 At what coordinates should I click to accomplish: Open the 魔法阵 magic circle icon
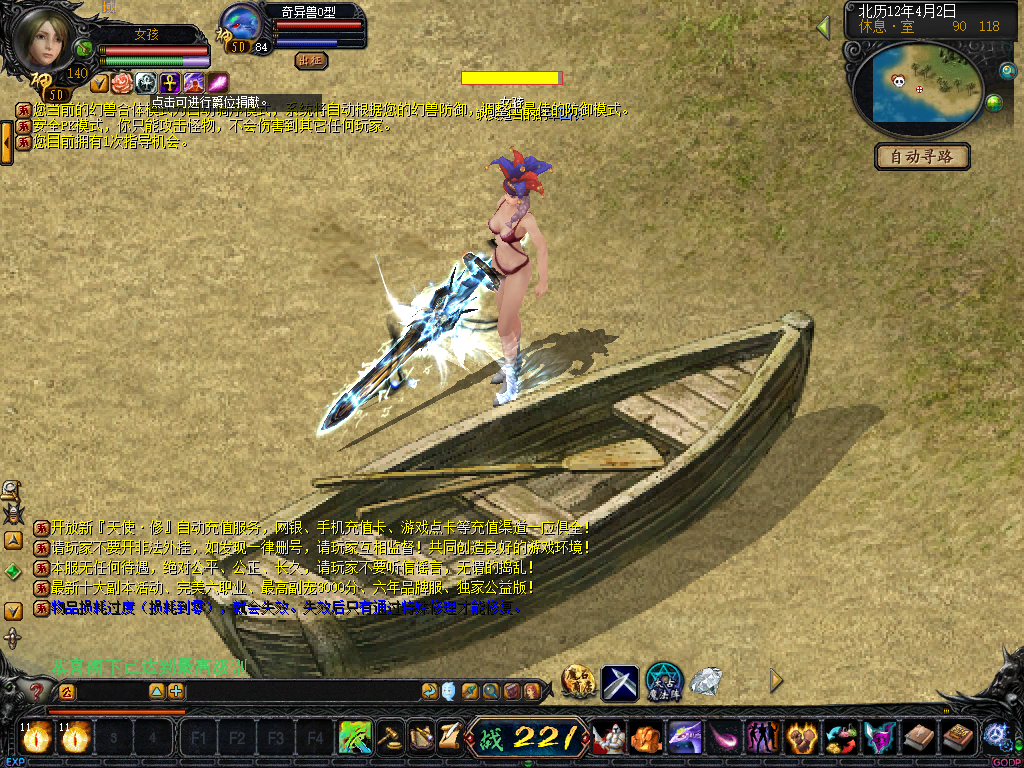(663, 682)
